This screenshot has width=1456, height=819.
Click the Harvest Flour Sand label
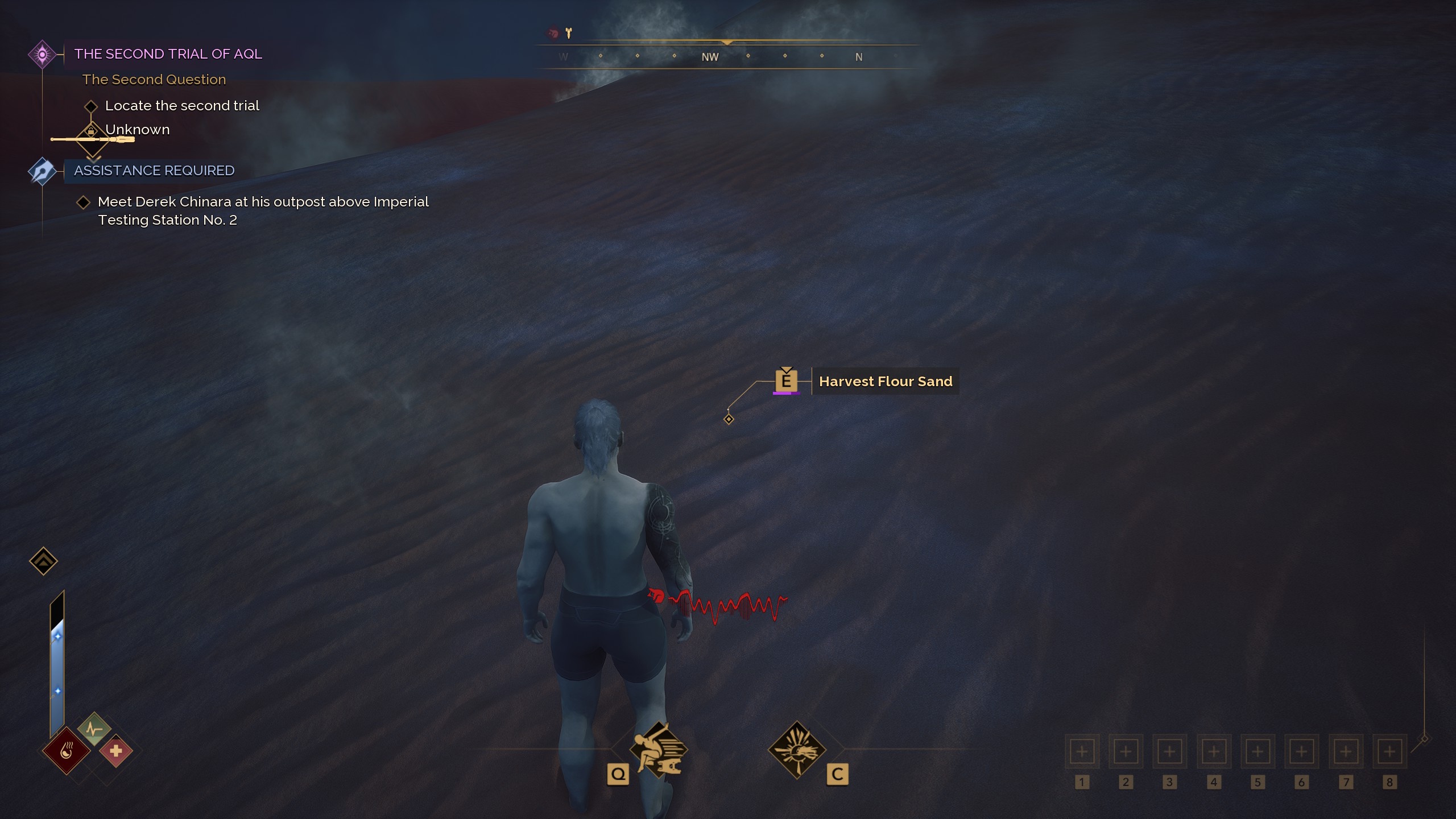886,381
